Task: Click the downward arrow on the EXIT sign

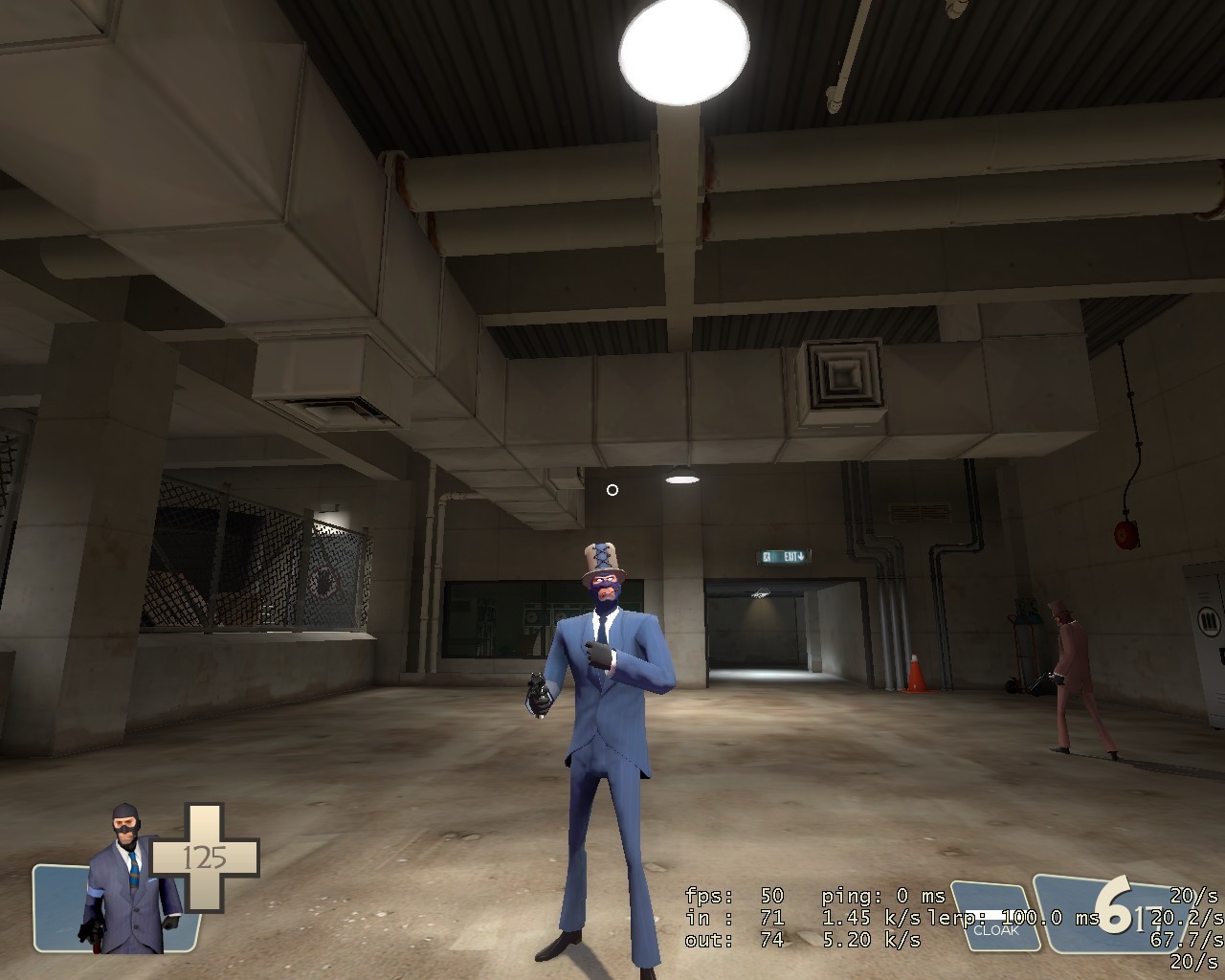Action: click(x=800, y=555)
